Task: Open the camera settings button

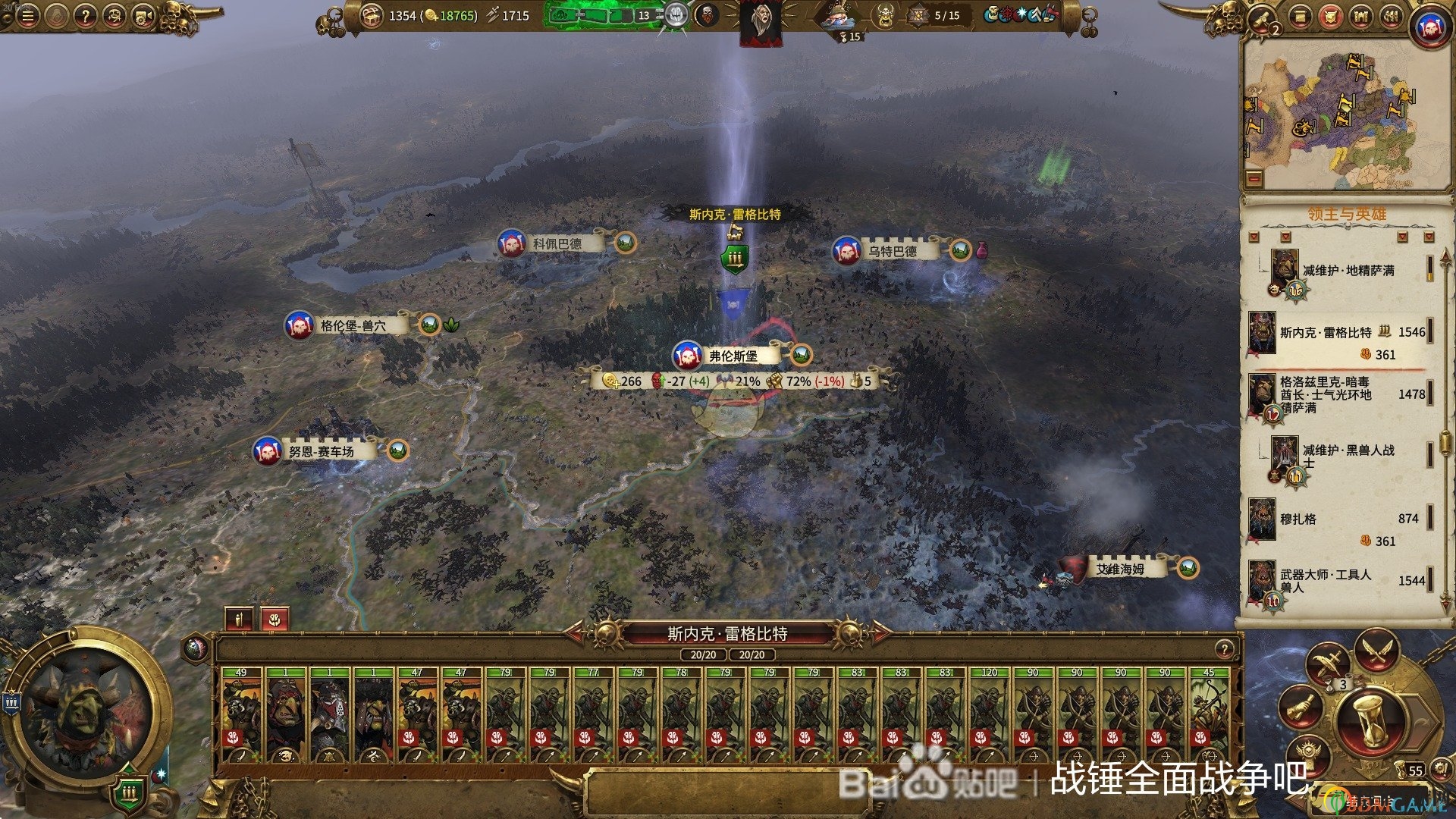Action: tap(142, 16)
